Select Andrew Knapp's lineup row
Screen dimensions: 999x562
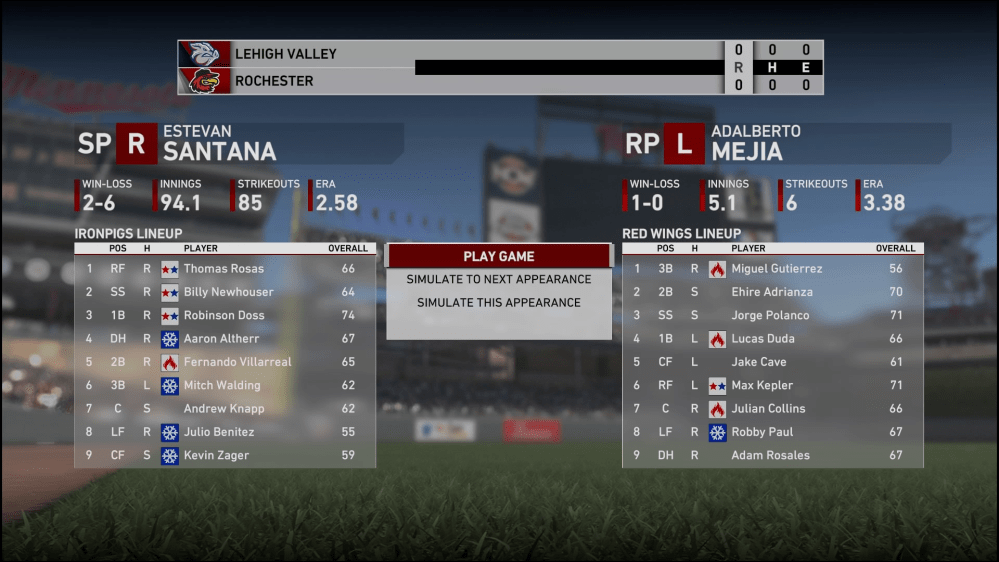(x=224, y=408)
